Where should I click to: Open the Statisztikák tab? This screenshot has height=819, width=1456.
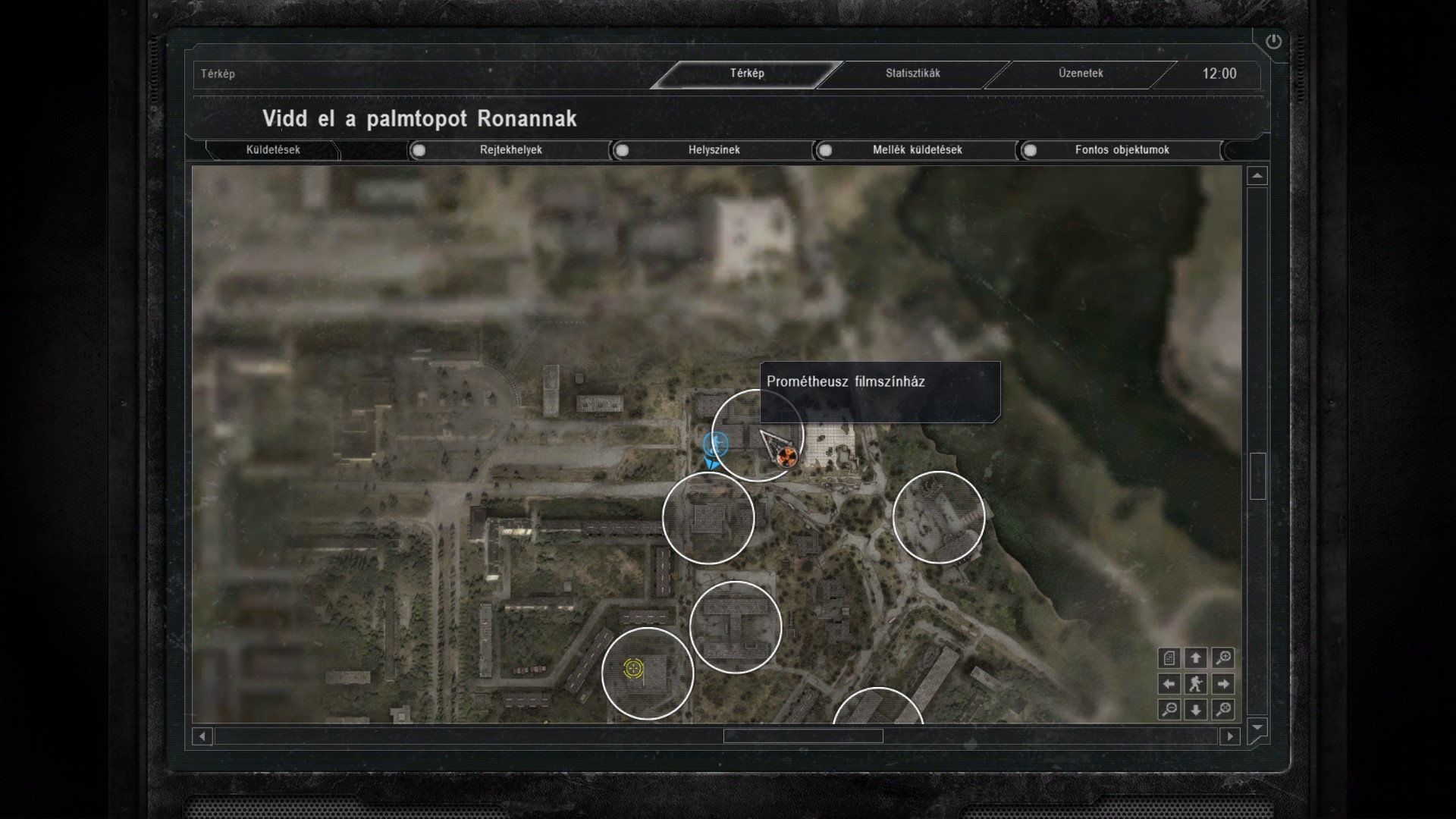[x=912, y=74]
